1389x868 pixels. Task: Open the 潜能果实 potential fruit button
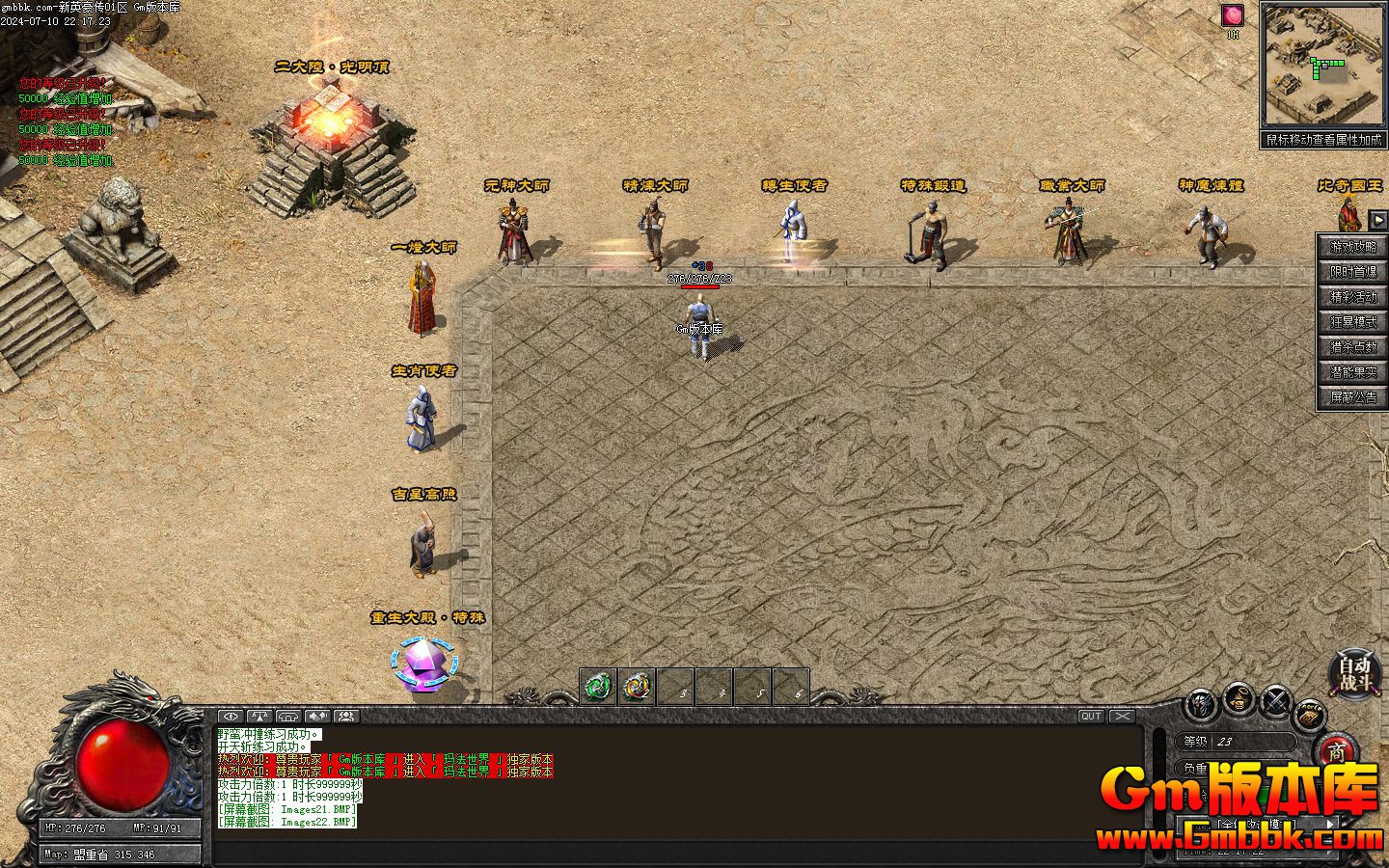[1353, 372]
